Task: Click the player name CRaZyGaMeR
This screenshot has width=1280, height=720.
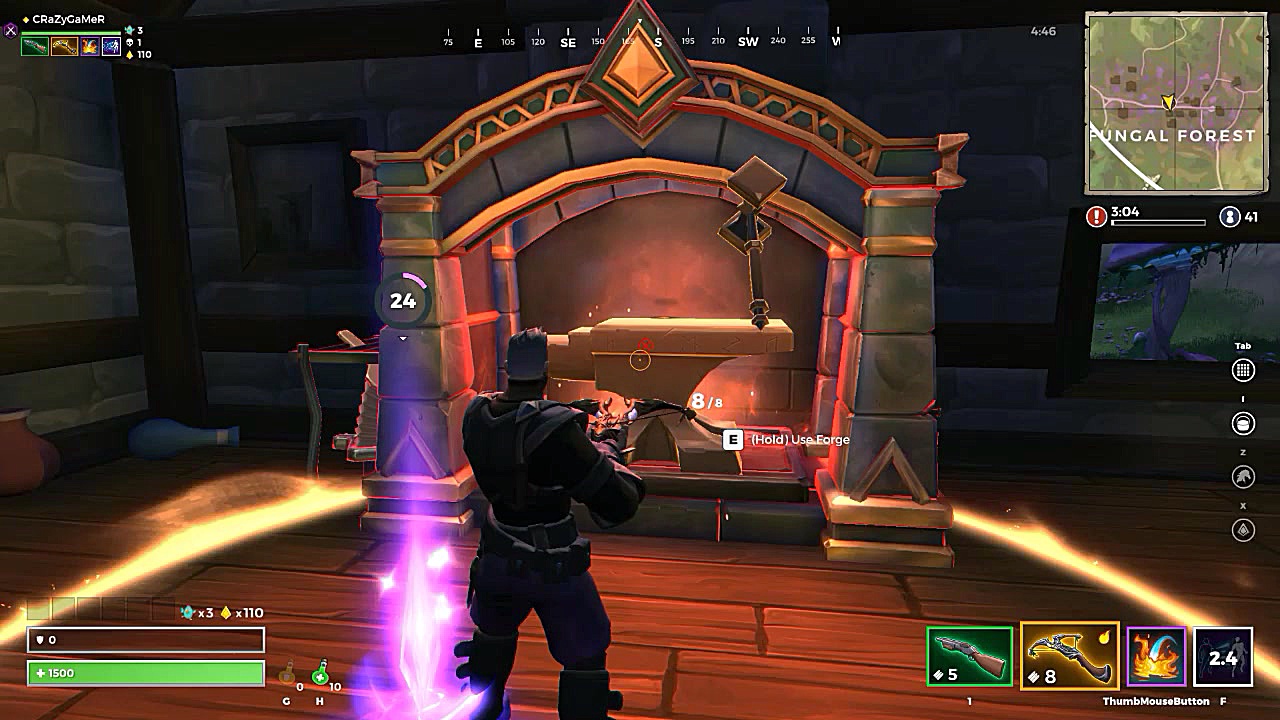Action: pos(68,18)
